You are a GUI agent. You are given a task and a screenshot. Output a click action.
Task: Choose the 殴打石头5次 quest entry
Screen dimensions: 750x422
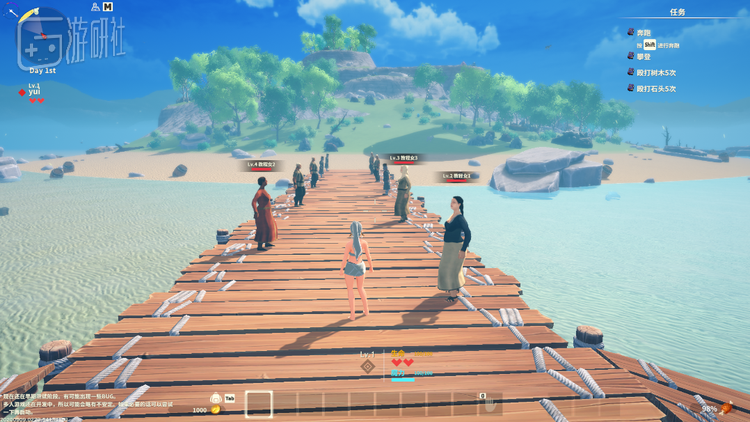(656, 88)
